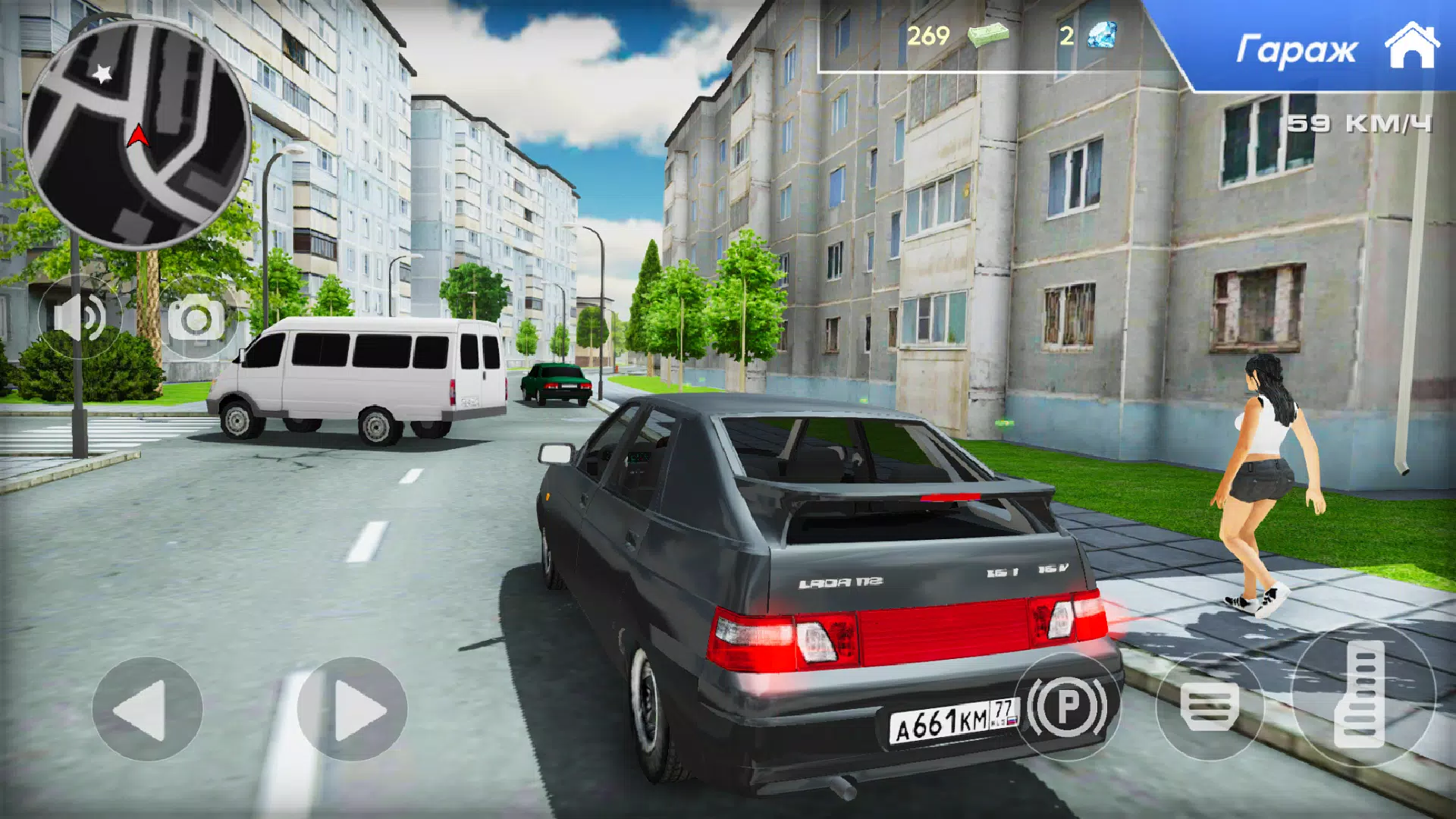Tap the money banknote icon
Screen dimensions: 1456x819
click(990, 34)
